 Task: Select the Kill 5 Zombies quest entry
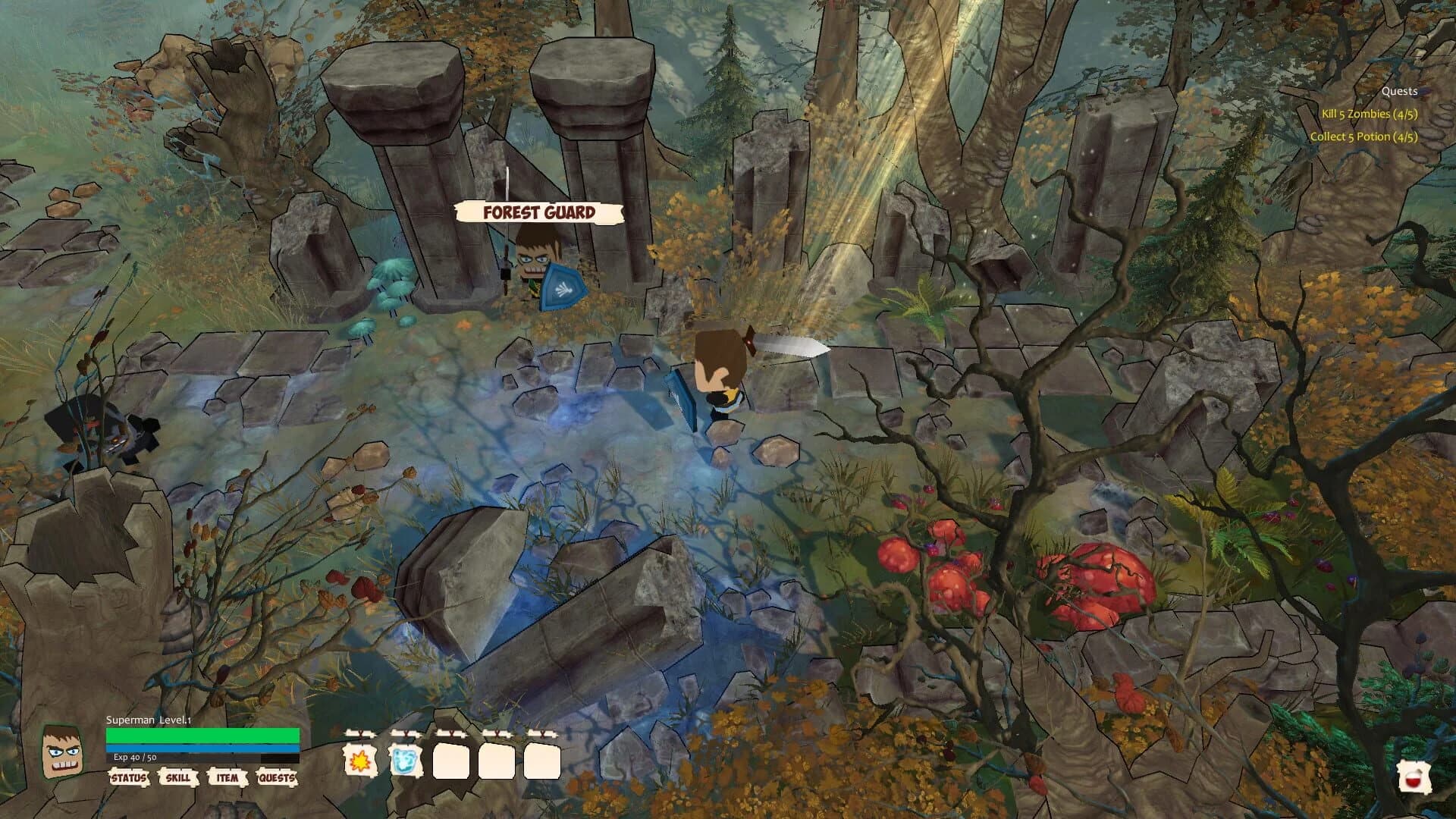point(1370,113)
